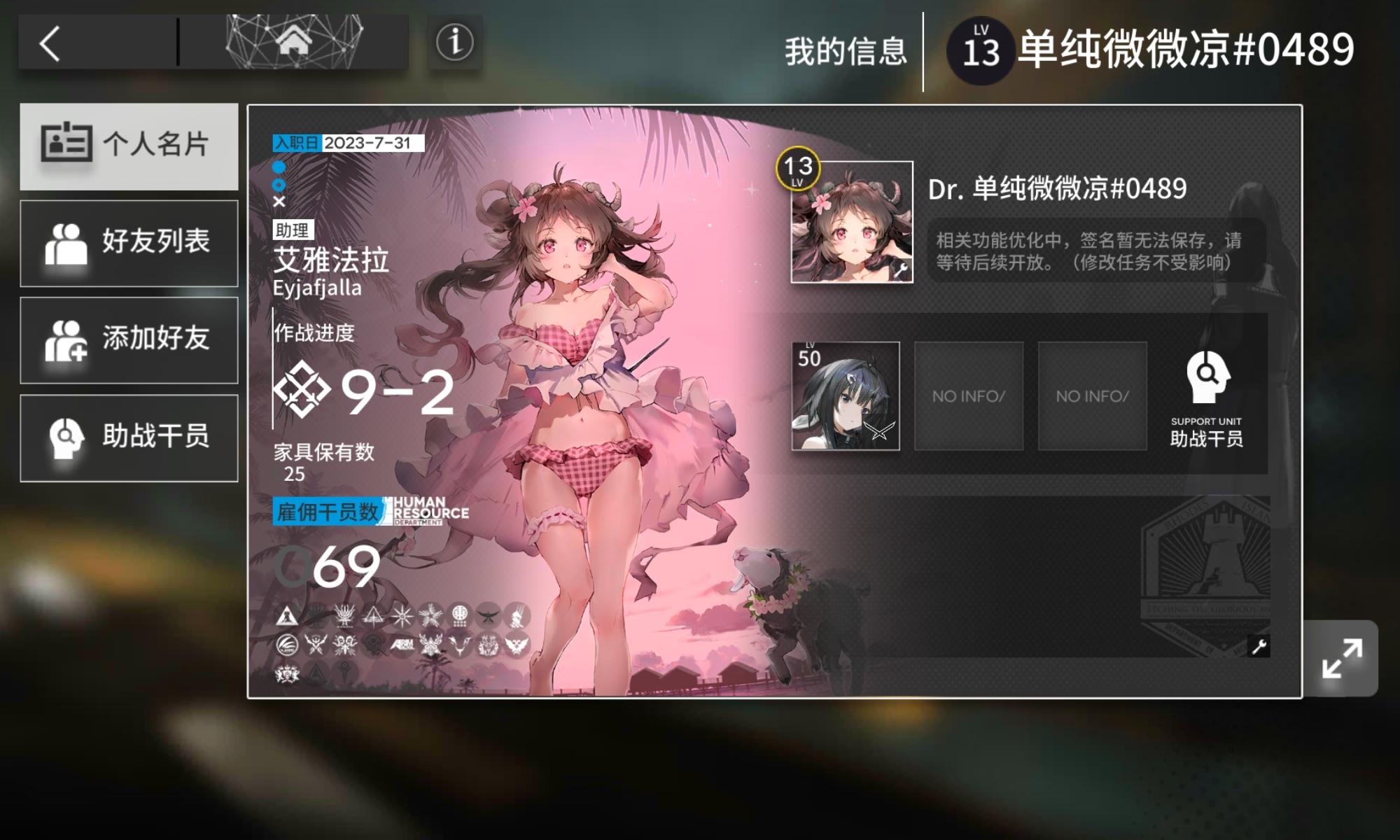Open the second empty NO INFO support slot
Image resolution: width=1400 pixels, height=840 pixels.
[1092, 395]
